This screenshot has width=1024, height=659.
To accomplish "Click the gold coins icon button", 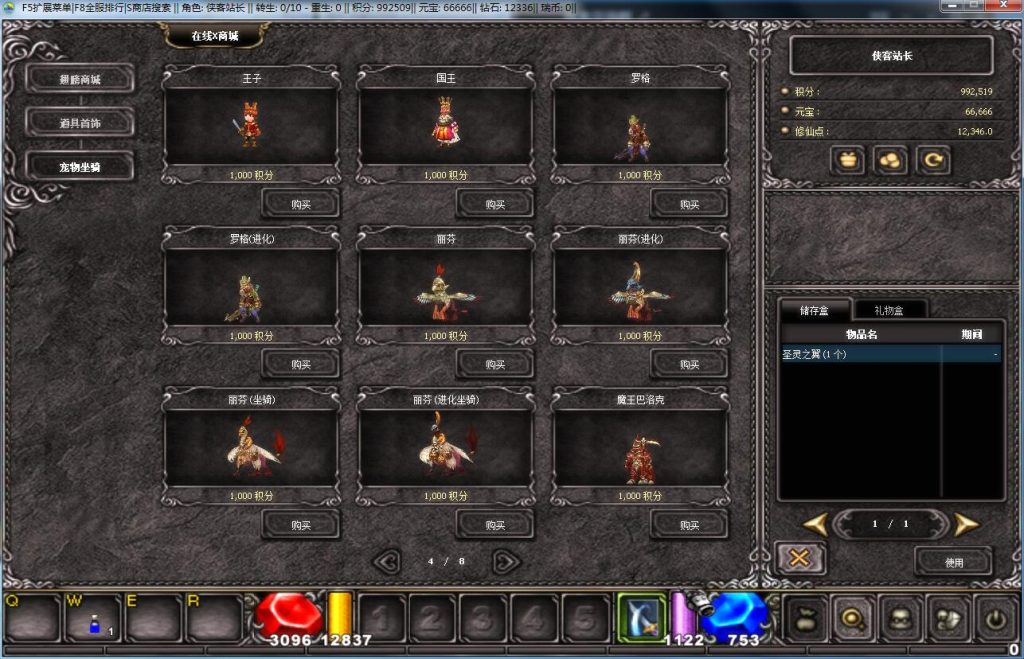I will 890,160.
